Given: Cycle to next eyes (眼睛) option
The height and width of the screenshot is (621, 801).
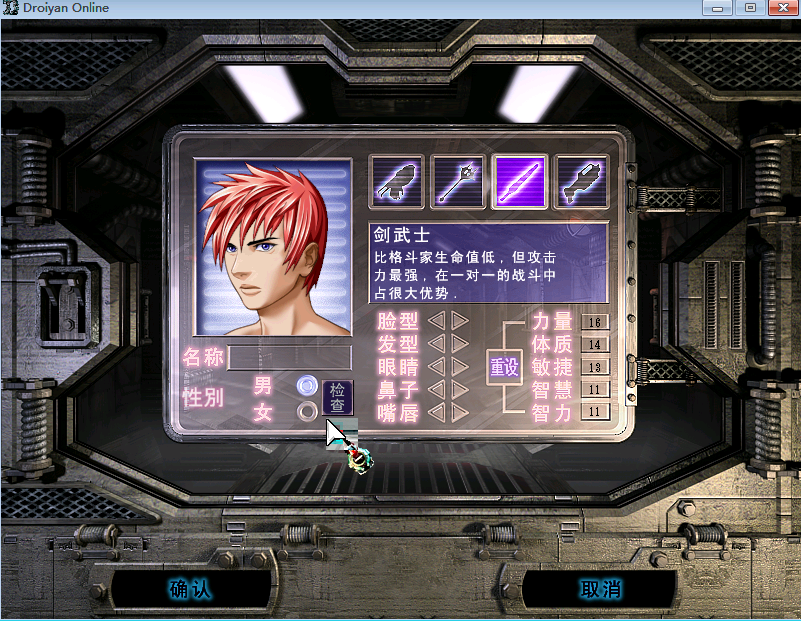Looking at the screenshot, I should point(459,366).
